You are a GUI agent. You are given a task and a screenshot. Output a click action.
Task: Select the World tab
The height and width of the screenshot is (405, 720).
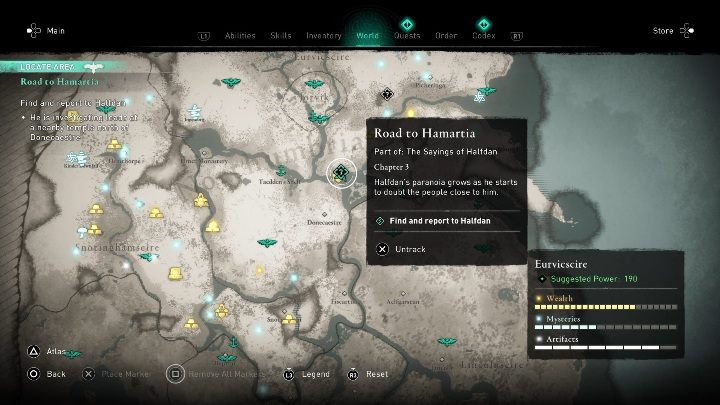(368, 35)
